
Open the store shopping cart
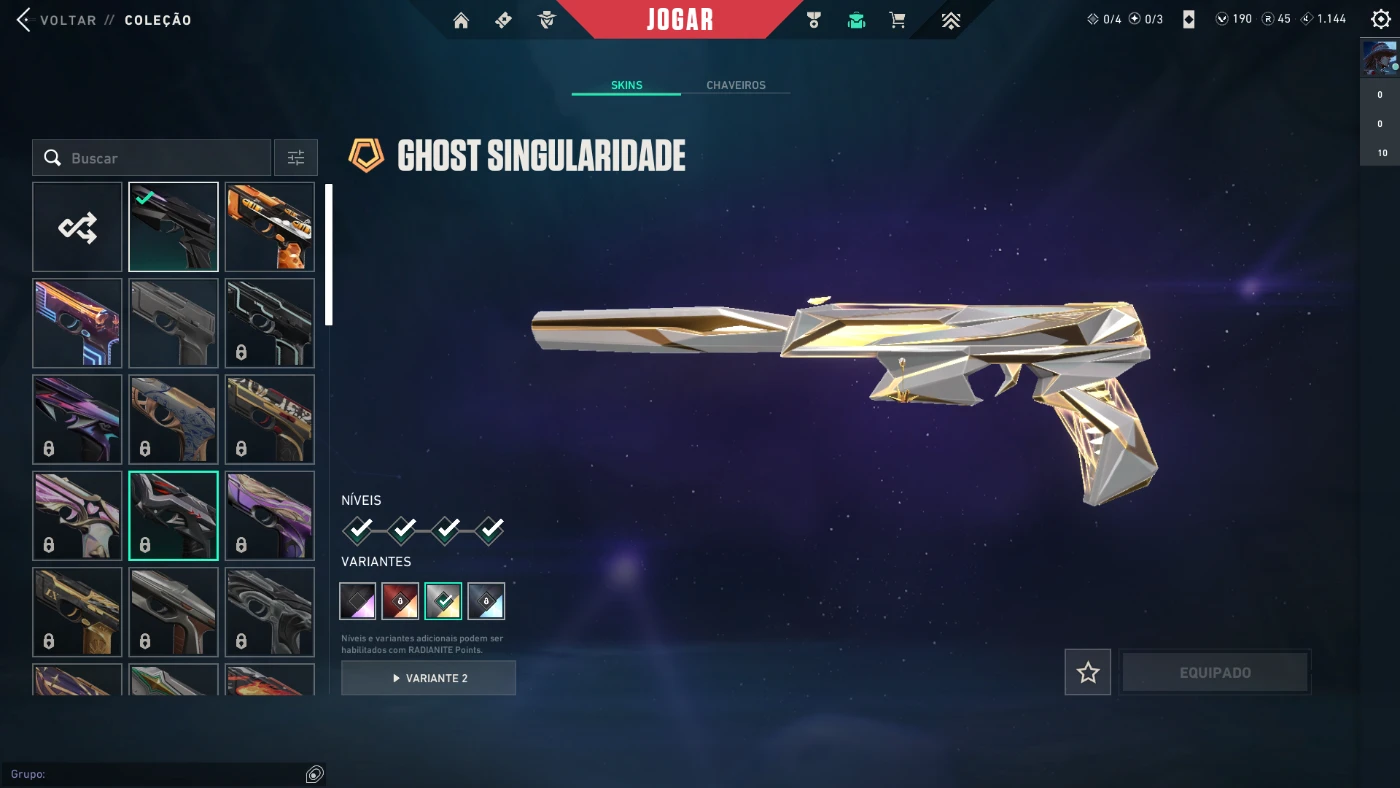tap(898, 20)
